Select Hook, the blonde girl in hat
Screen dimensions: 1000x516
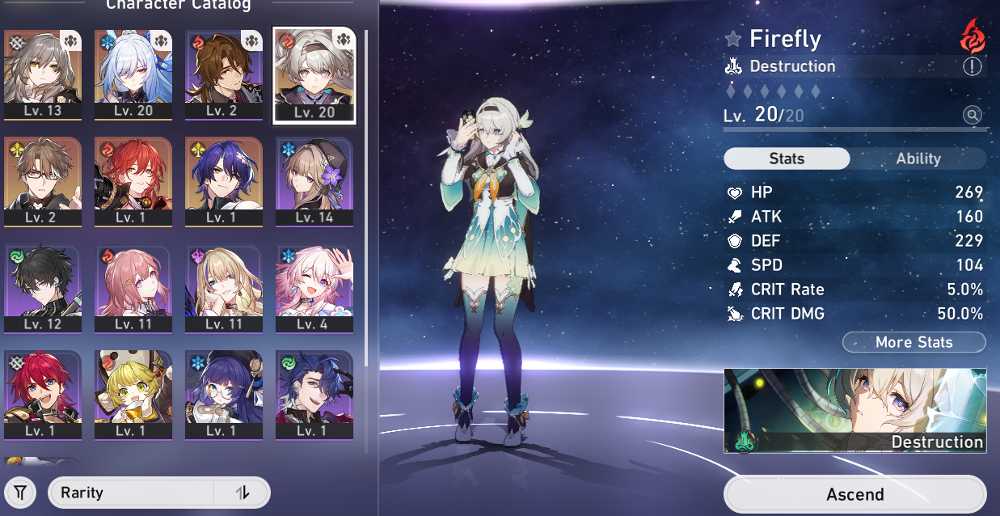[133, 394]
